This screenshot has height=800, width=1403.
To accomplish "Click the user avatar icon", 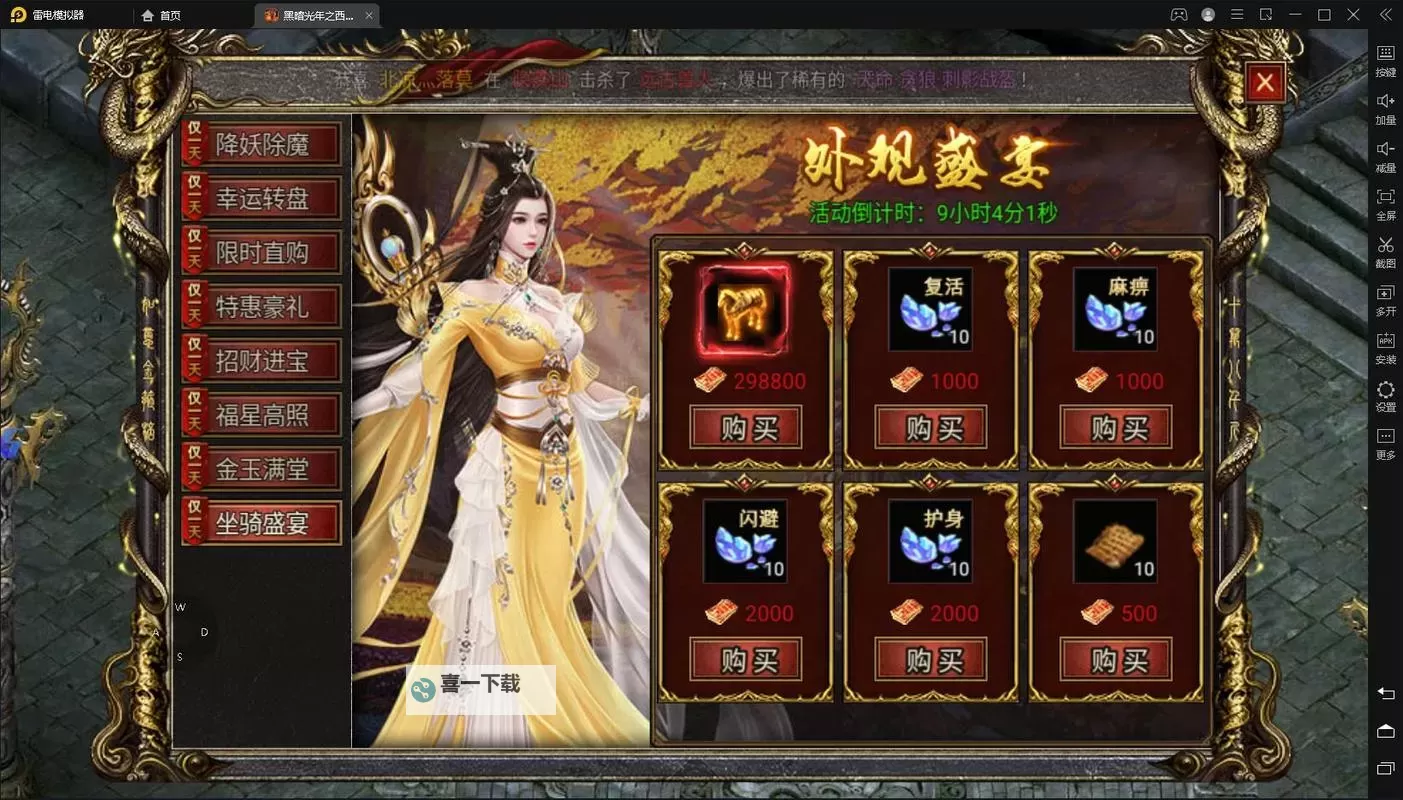I will (1206, 14).
